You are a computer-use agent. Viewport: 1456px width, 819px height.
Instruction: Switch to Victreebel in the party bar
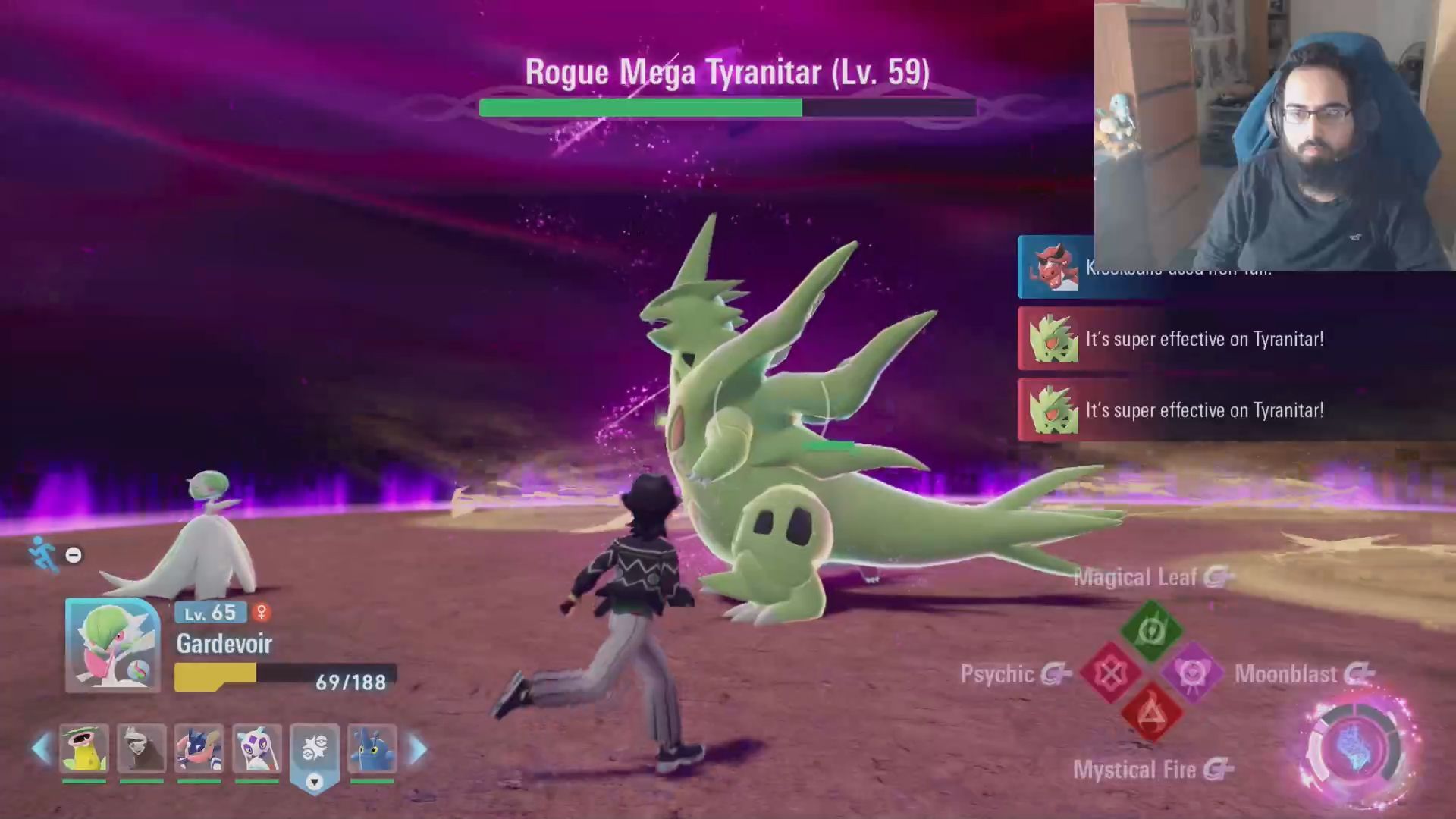click(83, 748)
